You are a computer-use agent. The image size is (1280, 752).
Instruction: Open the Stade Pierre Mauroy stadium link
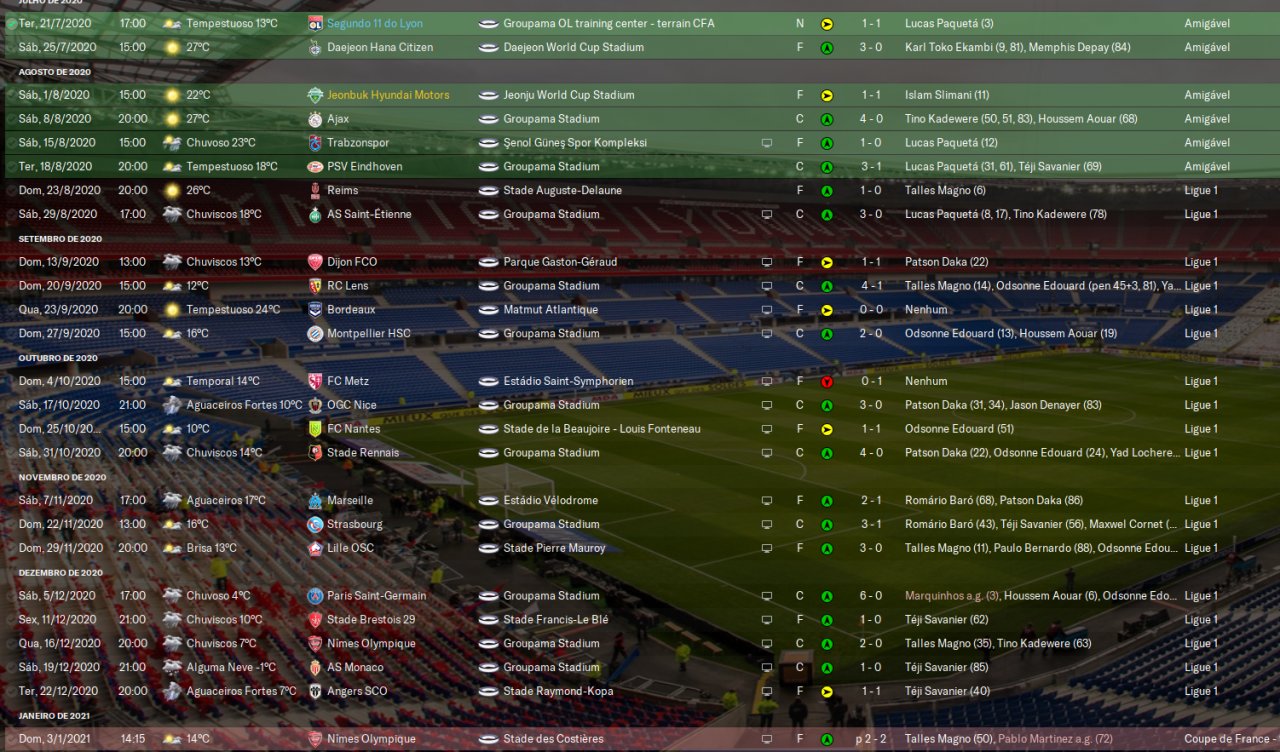(x=554, y=548)
